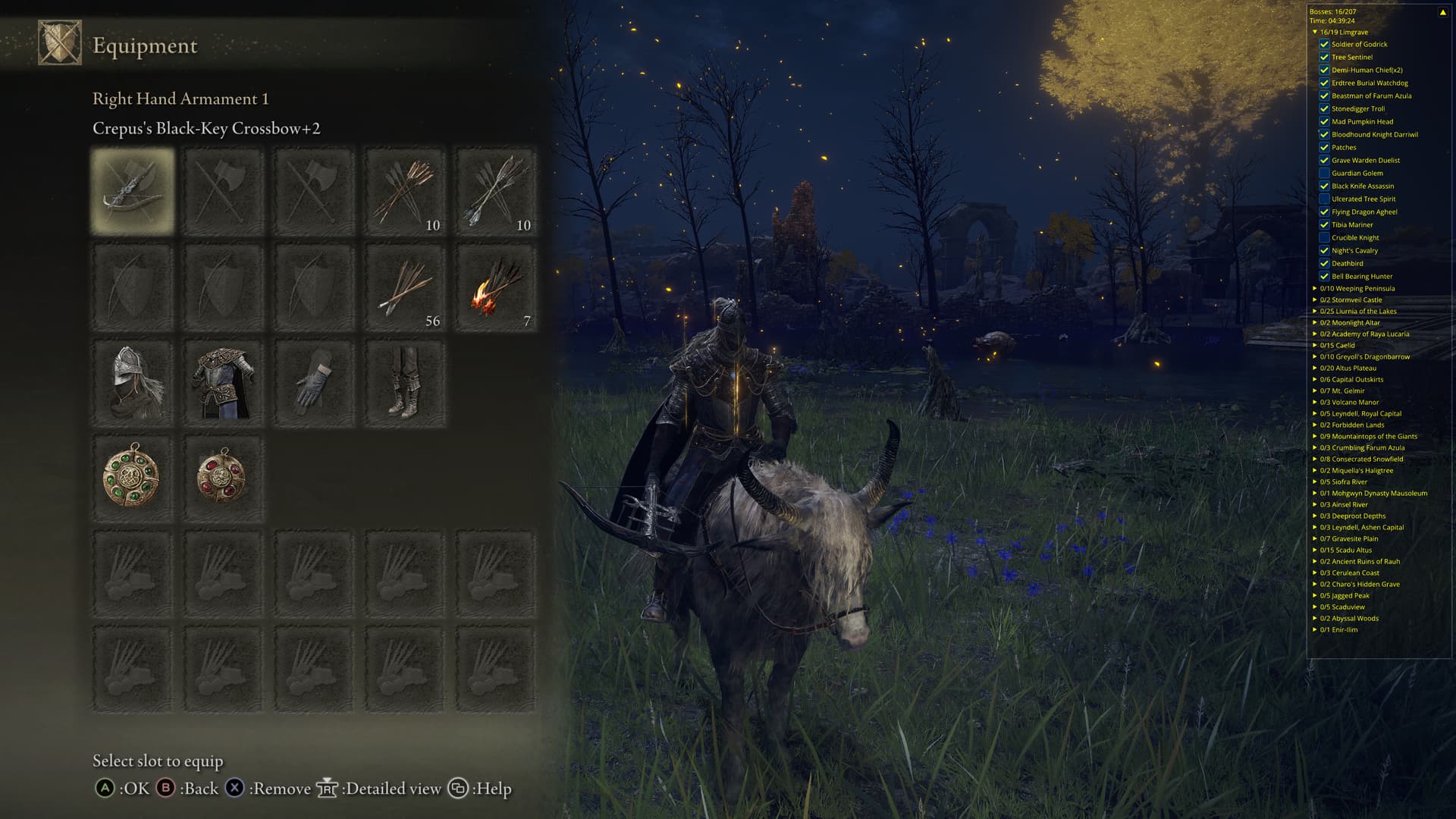The height and width of the screenshot is (819, 1456).
Task: Choose the bolt slot holding 56
Action: (x=405, y=287)
